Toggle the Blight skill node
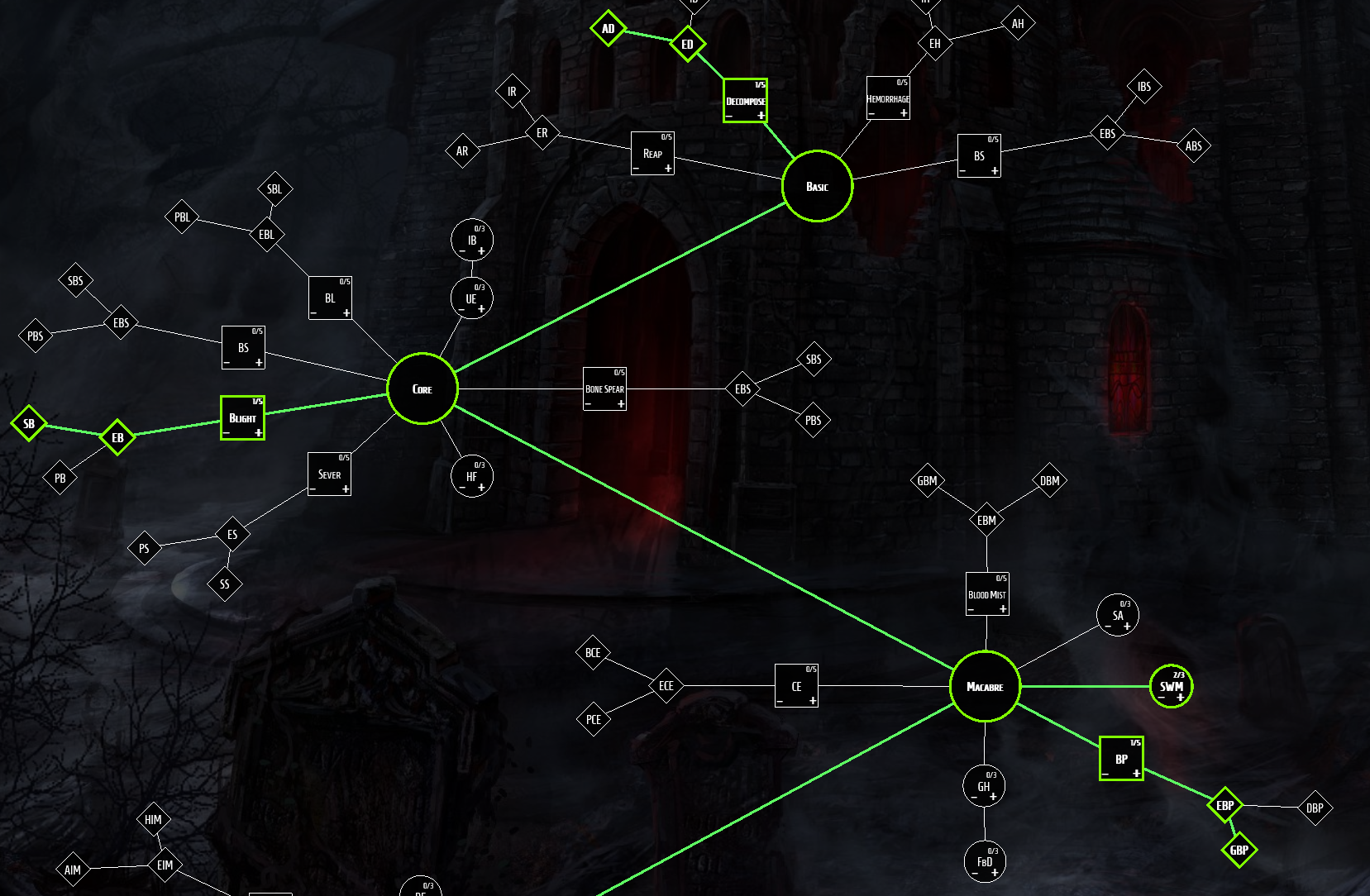 click(242, 416)
